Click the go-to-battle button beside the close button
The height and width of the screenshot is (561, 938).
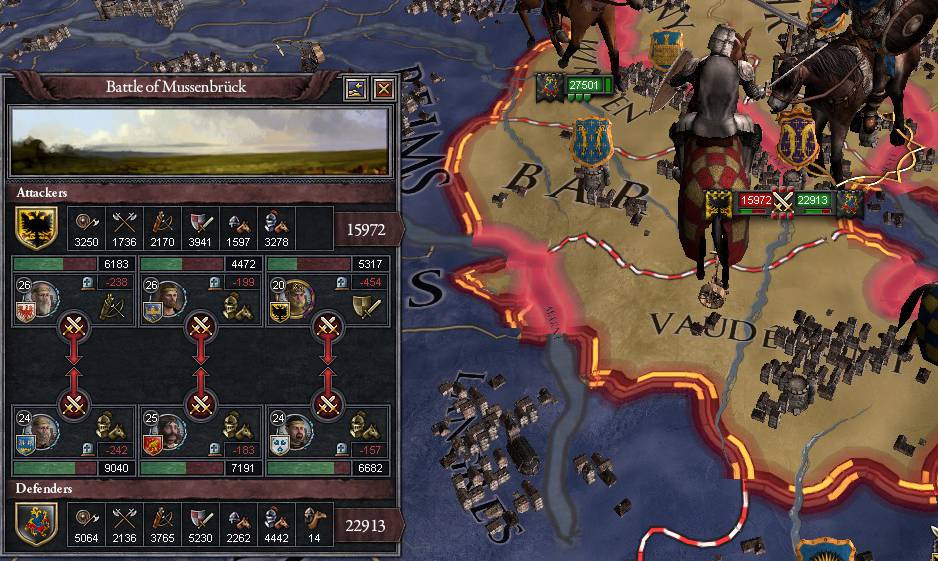356,89
